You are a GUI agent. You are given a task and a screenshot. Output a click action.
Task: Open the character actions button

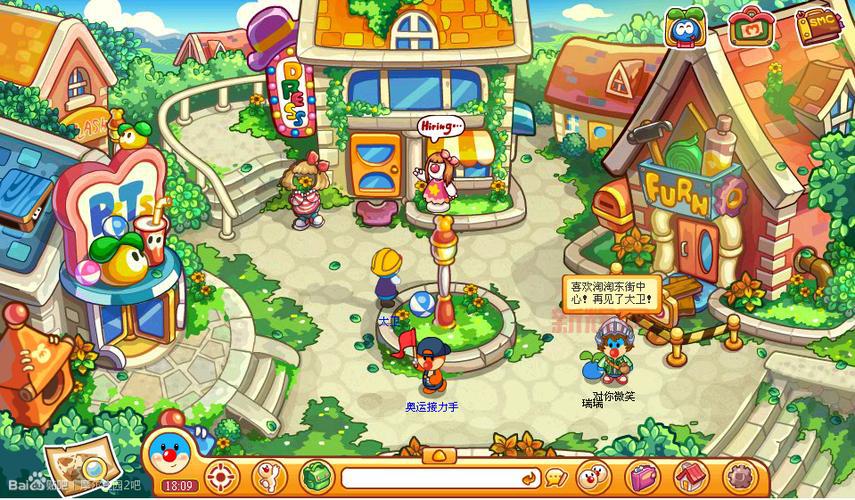click(269, 475)
